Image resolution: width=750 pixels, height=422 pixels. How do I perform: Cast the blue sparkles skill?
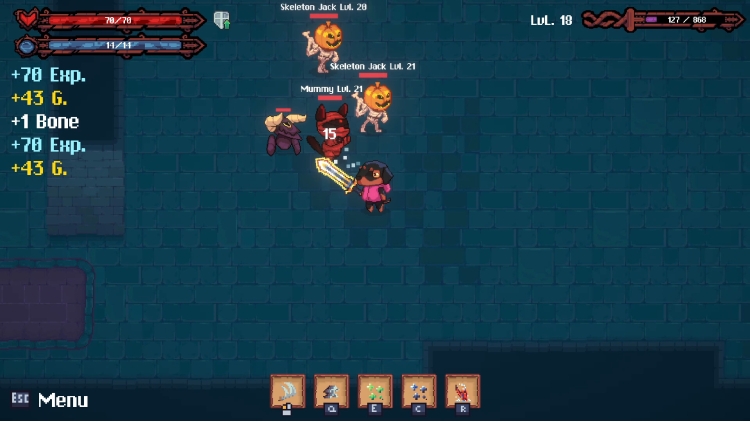419,391
